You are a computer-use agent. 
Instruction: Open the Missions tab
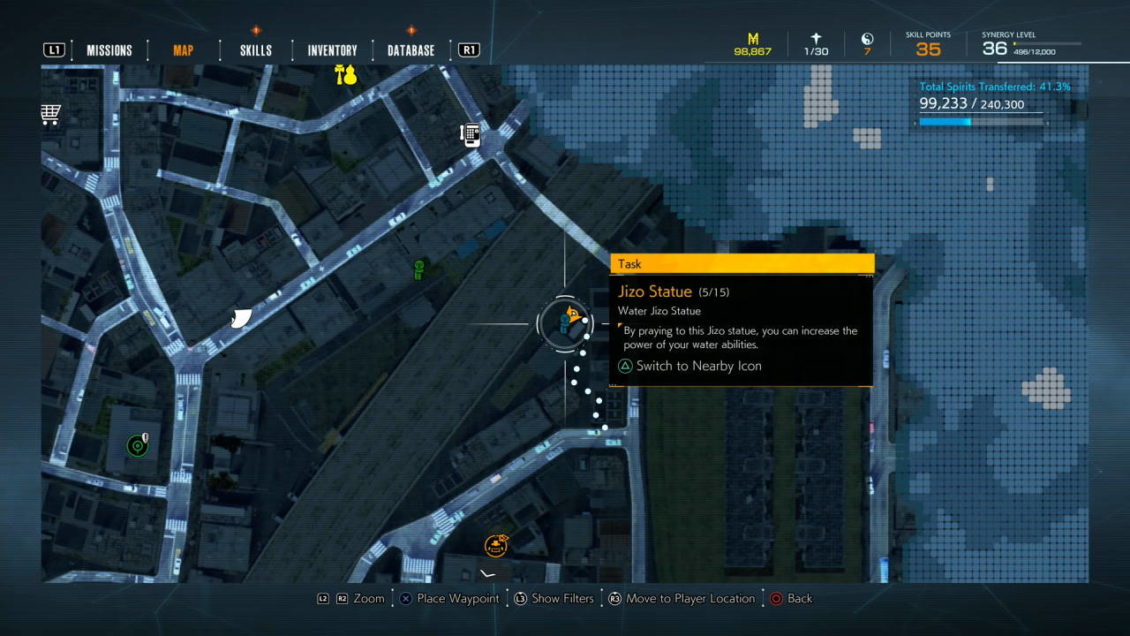109,50
